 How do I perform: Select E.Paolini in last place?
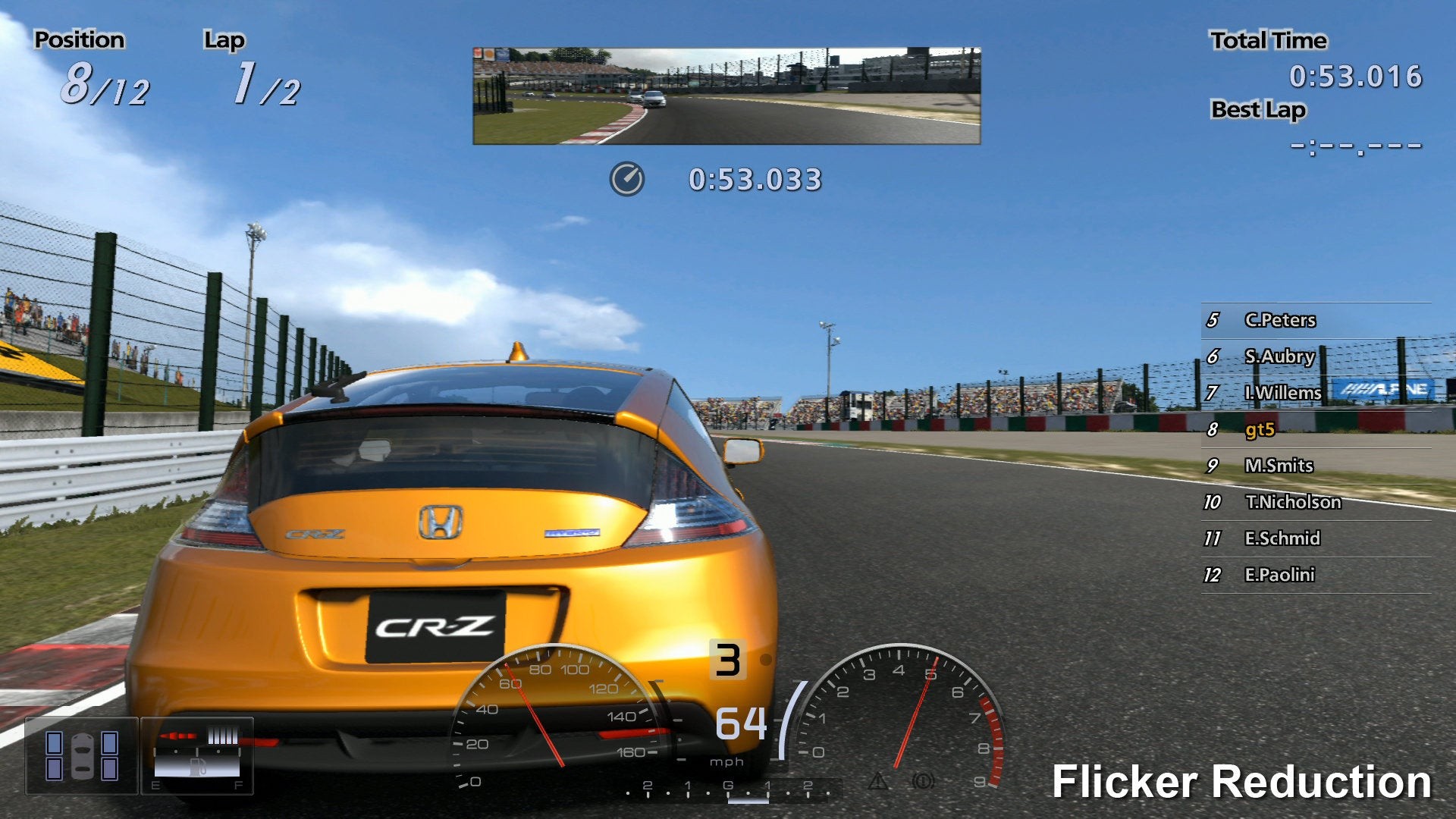tap(1279, 575)
